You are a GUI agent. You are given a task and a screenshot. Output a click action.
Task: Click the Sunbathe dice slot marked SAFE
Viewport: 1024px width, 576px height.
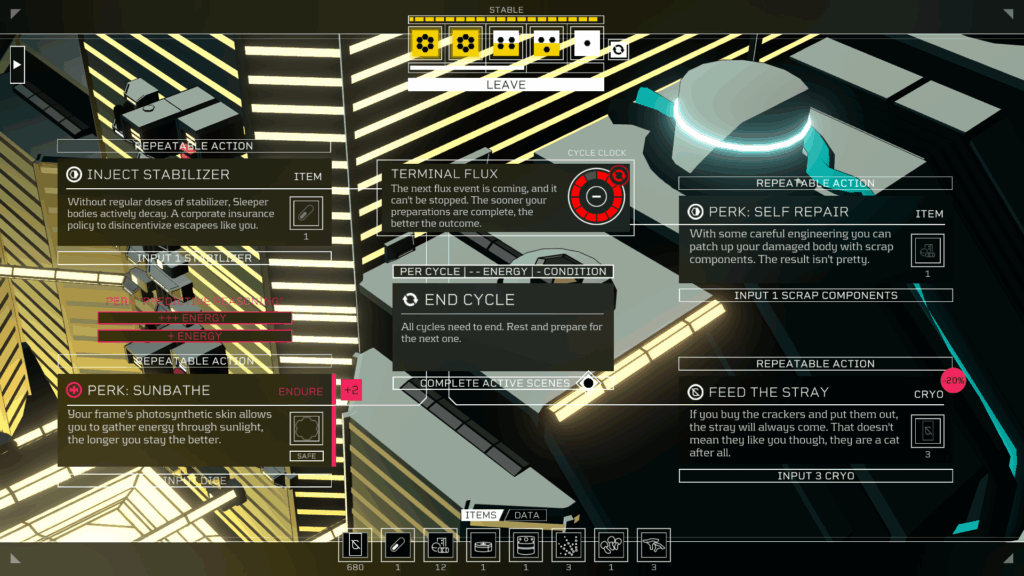pos(306,430)
